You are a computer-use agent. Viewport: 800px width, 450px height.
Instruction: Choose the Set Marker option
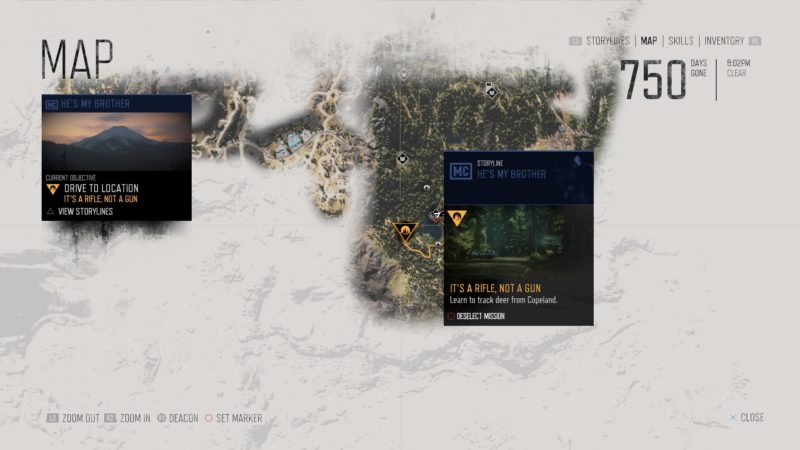pyautogui.click(x=234, y=418)
